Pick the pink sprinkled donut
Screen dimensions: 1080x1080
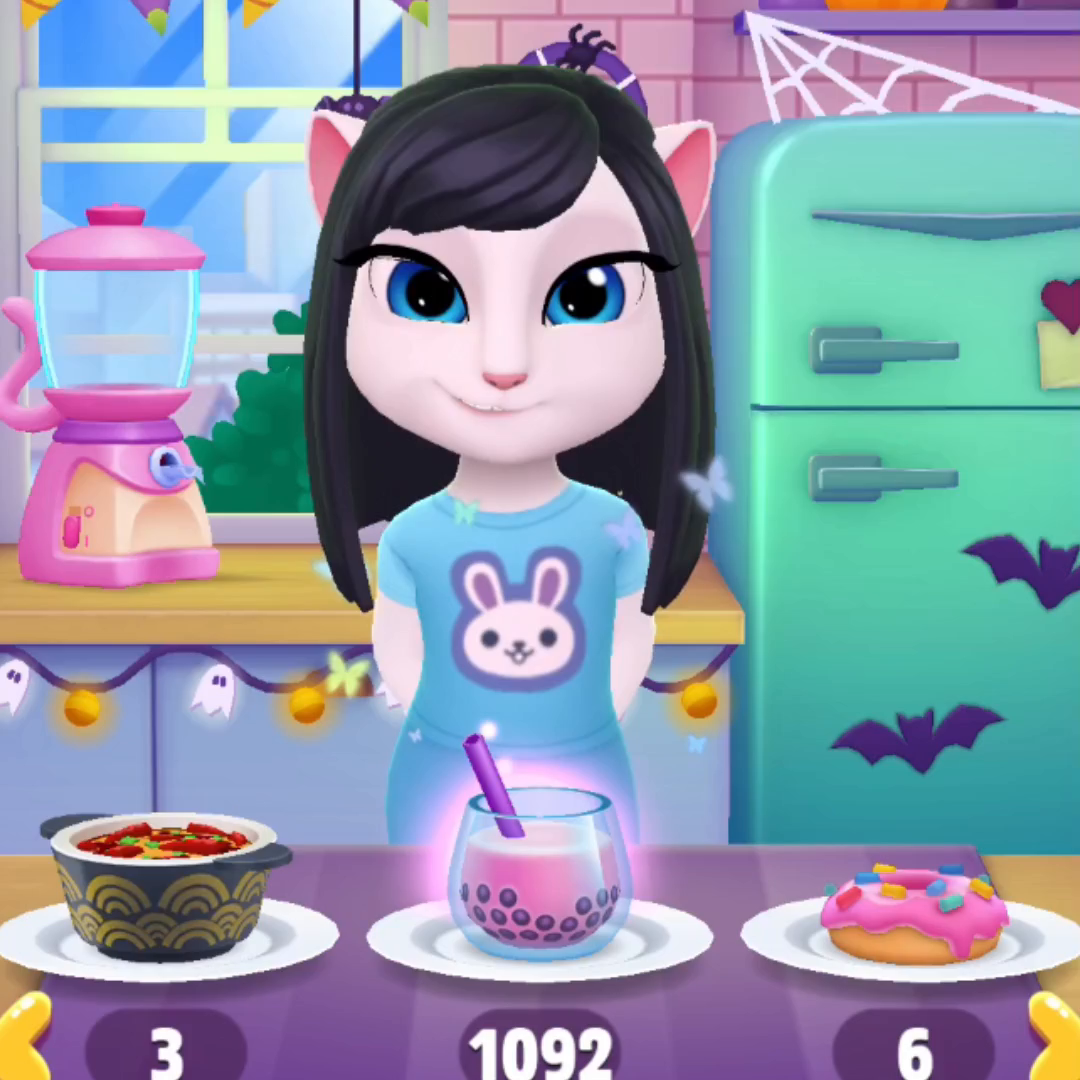913,912
